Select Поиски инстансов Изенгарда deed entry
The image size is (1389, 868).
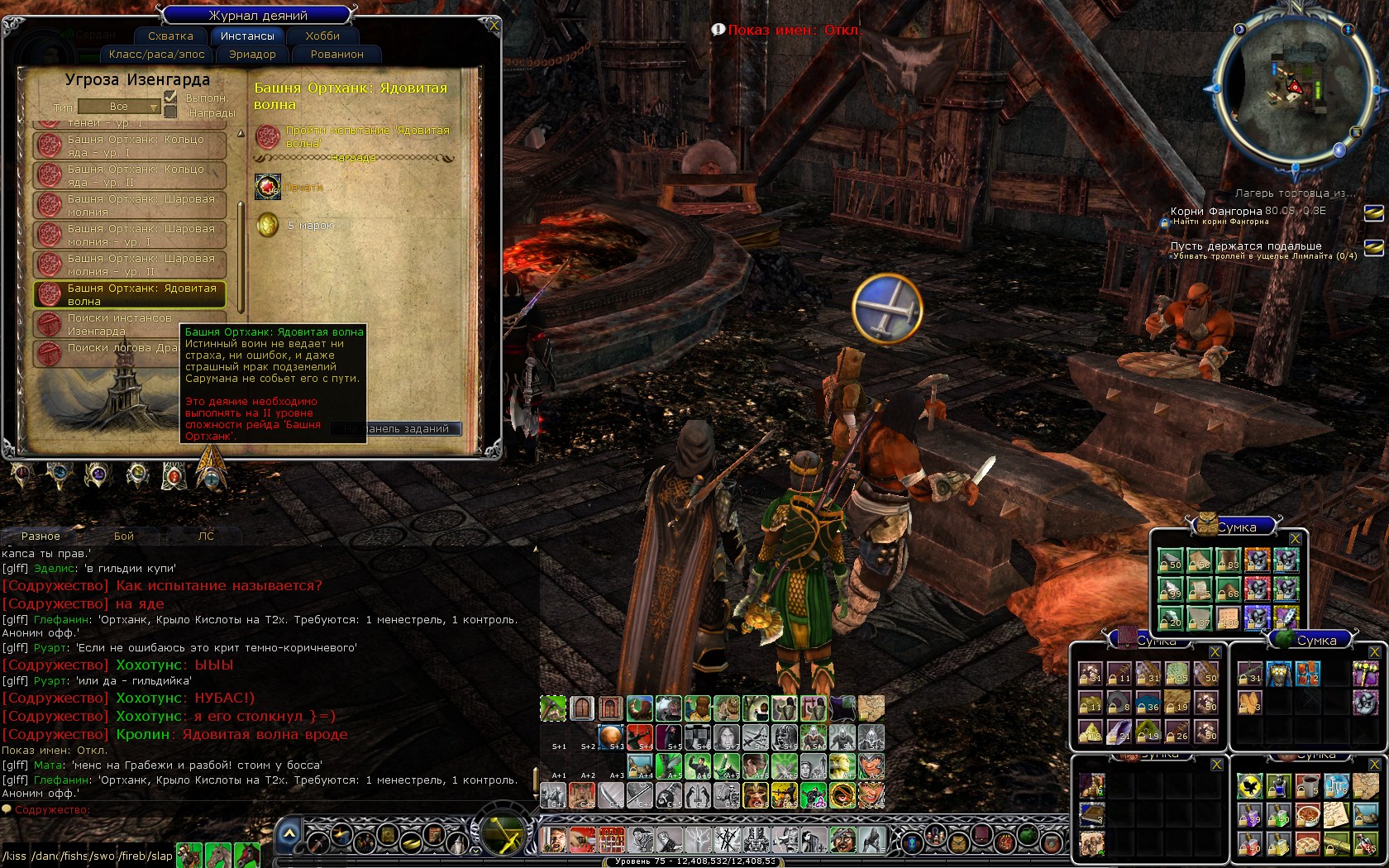[x=130, y=324]
